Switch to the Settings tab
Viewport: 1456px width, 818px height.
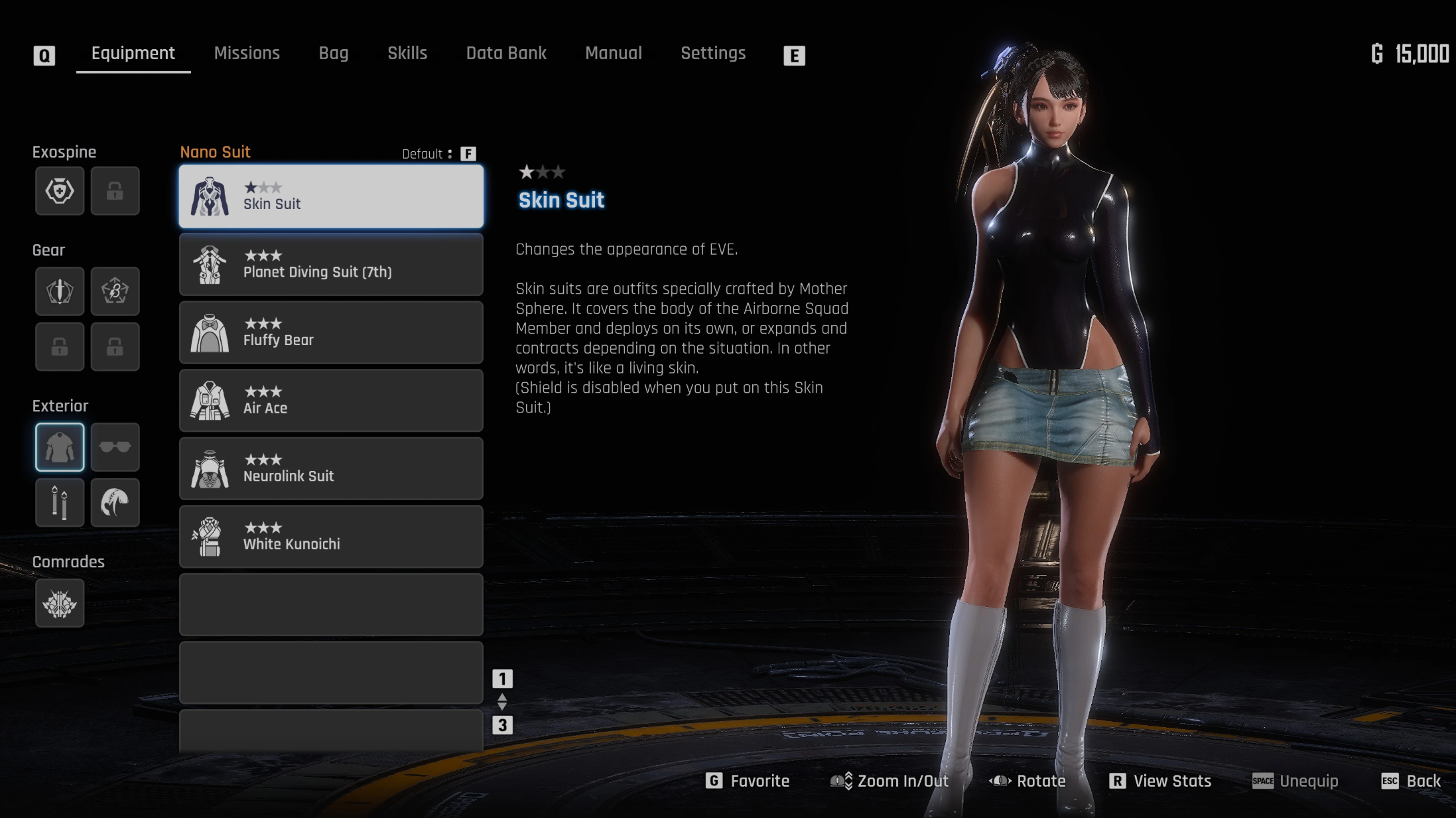[x=713, y=53]
